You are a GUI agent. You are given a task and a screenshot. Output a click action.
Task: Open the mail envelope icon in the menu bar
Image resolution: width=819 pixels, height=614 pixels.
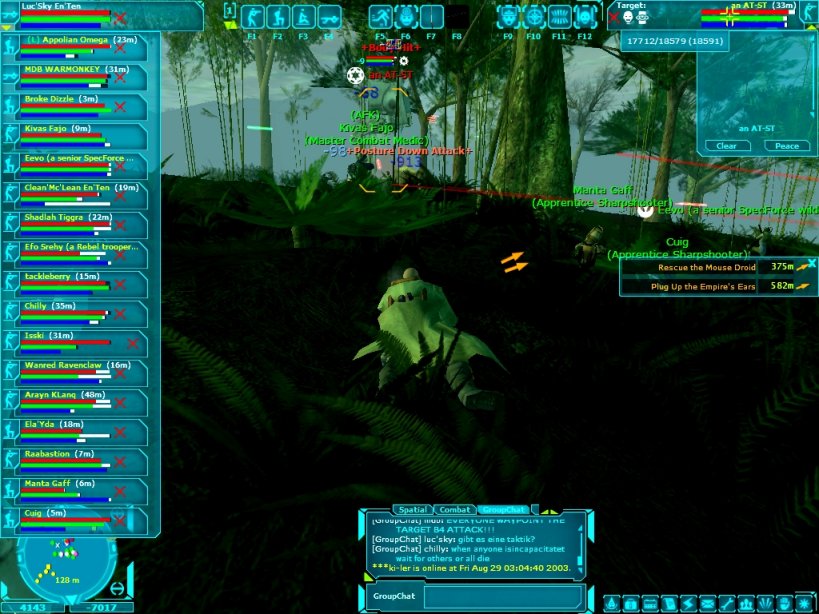(707, 604)
